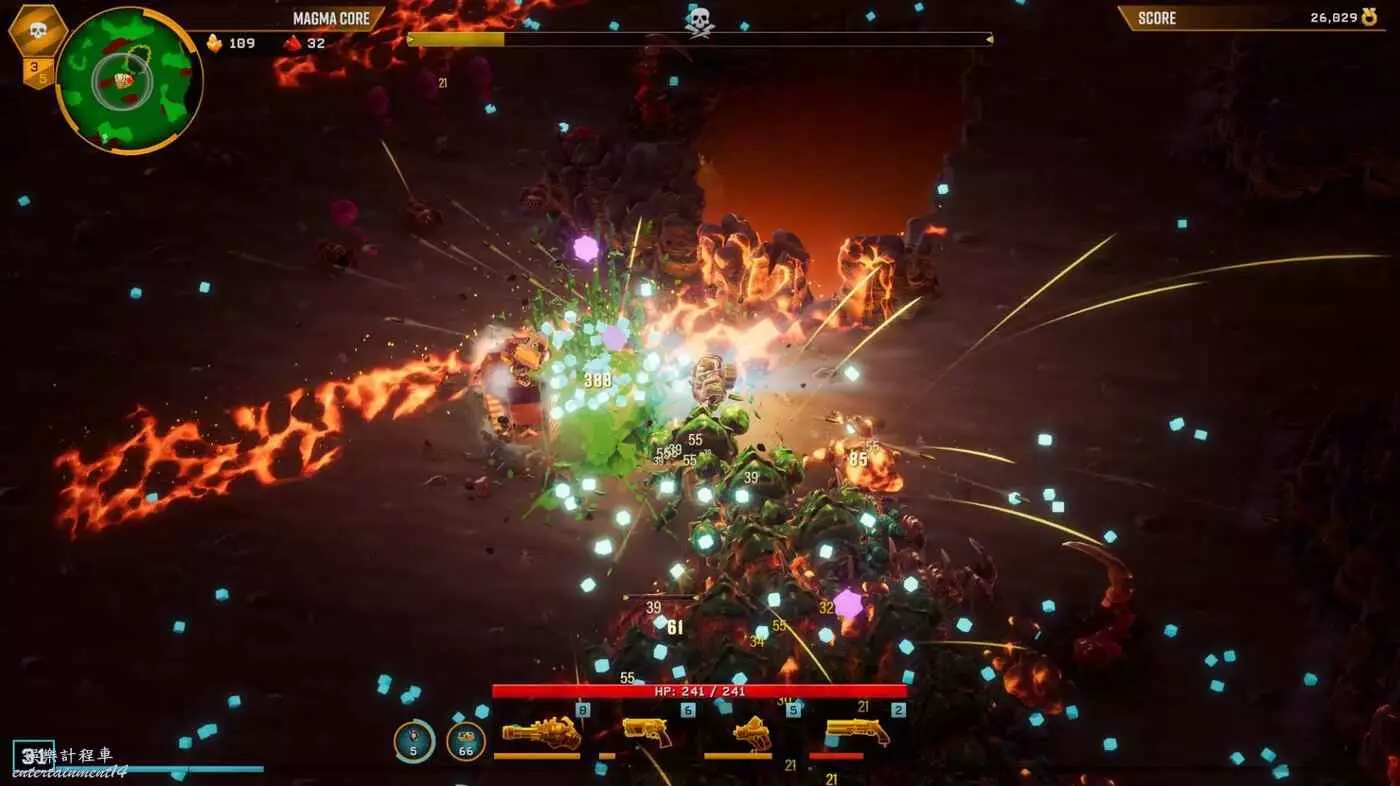Click the round ability icon showing 5
The width and height of the screenshot is (1400, 786).
414,741
